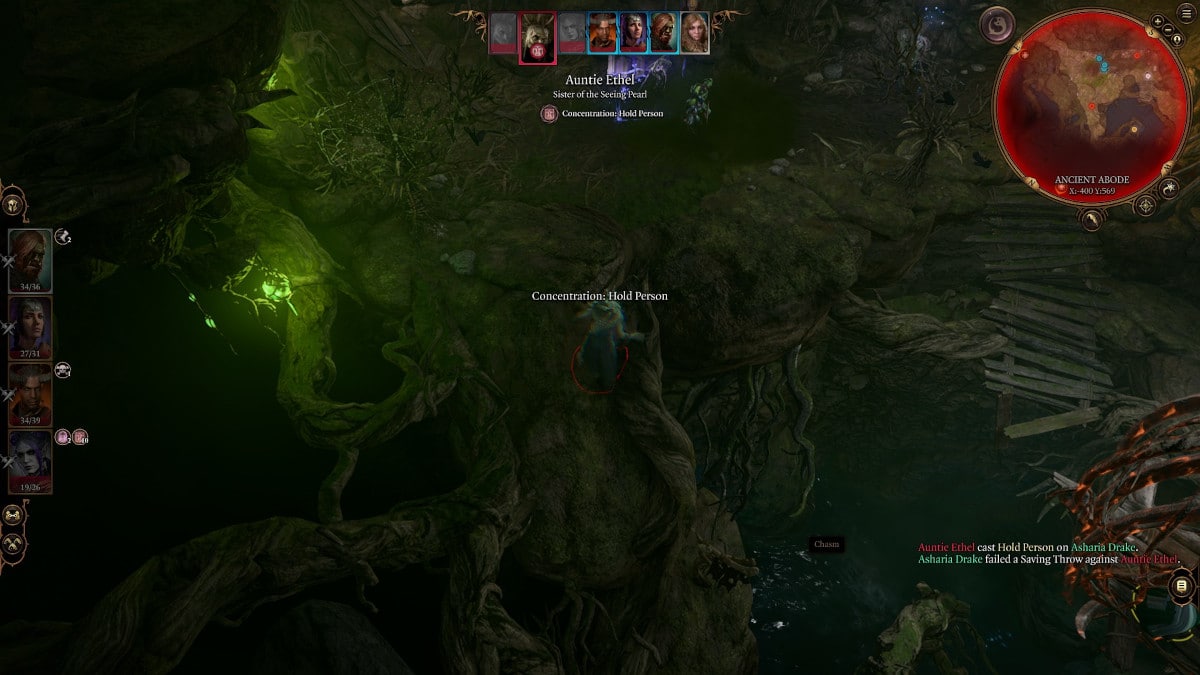
Task: Click the crosshair button under the minimap
Action: point(1146,206)
